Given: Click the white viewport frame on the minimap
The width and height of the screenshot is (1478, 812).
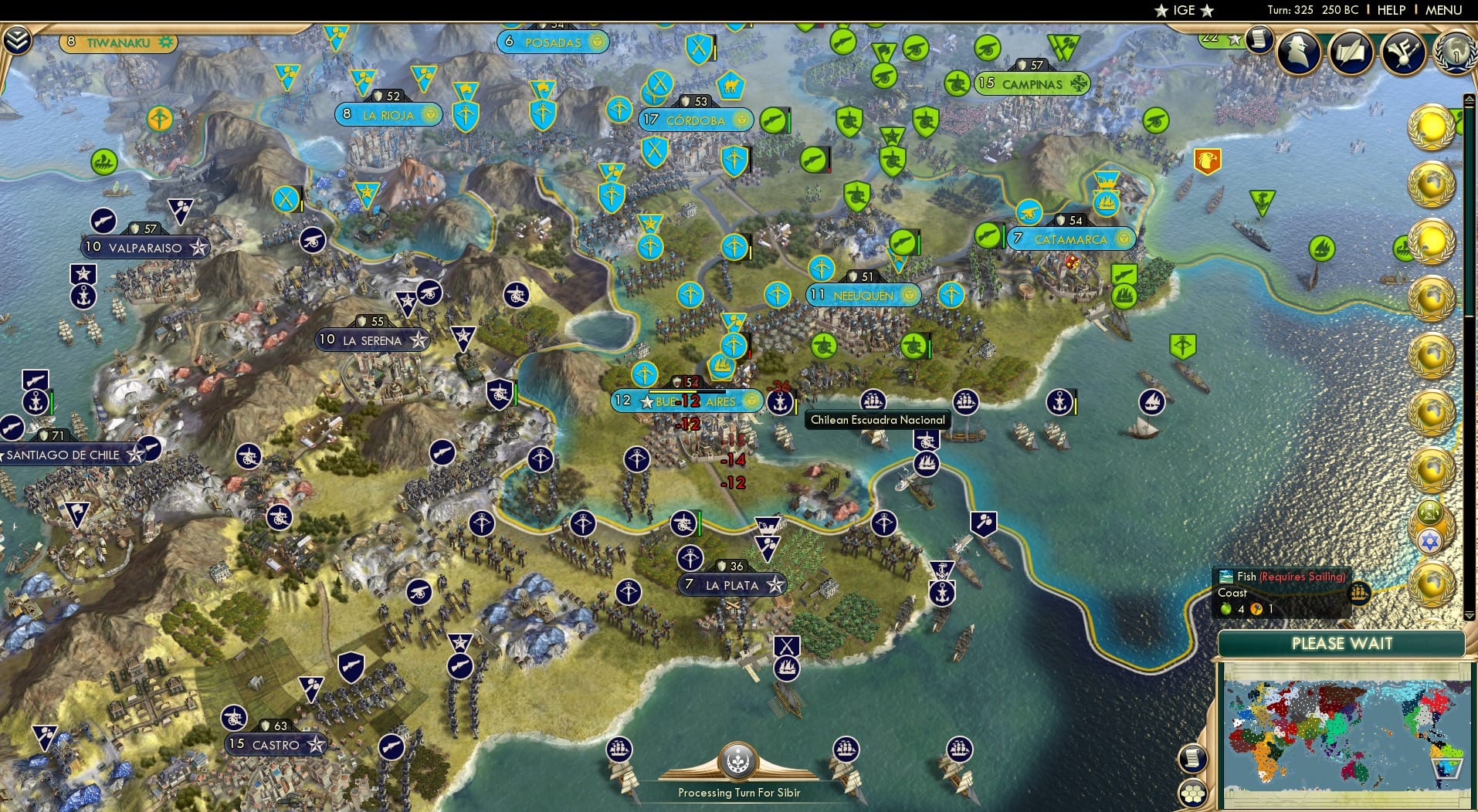Looking at the screenshot, I should click(1448, 769).
